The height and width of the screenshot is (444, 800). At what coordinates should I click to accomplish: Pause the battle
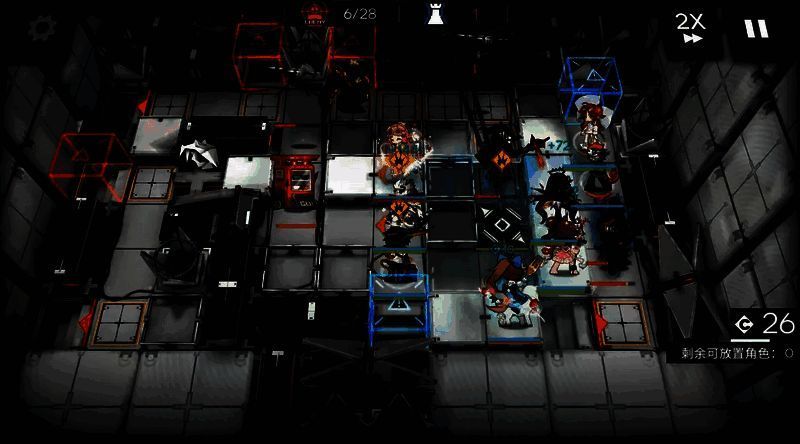756,29
